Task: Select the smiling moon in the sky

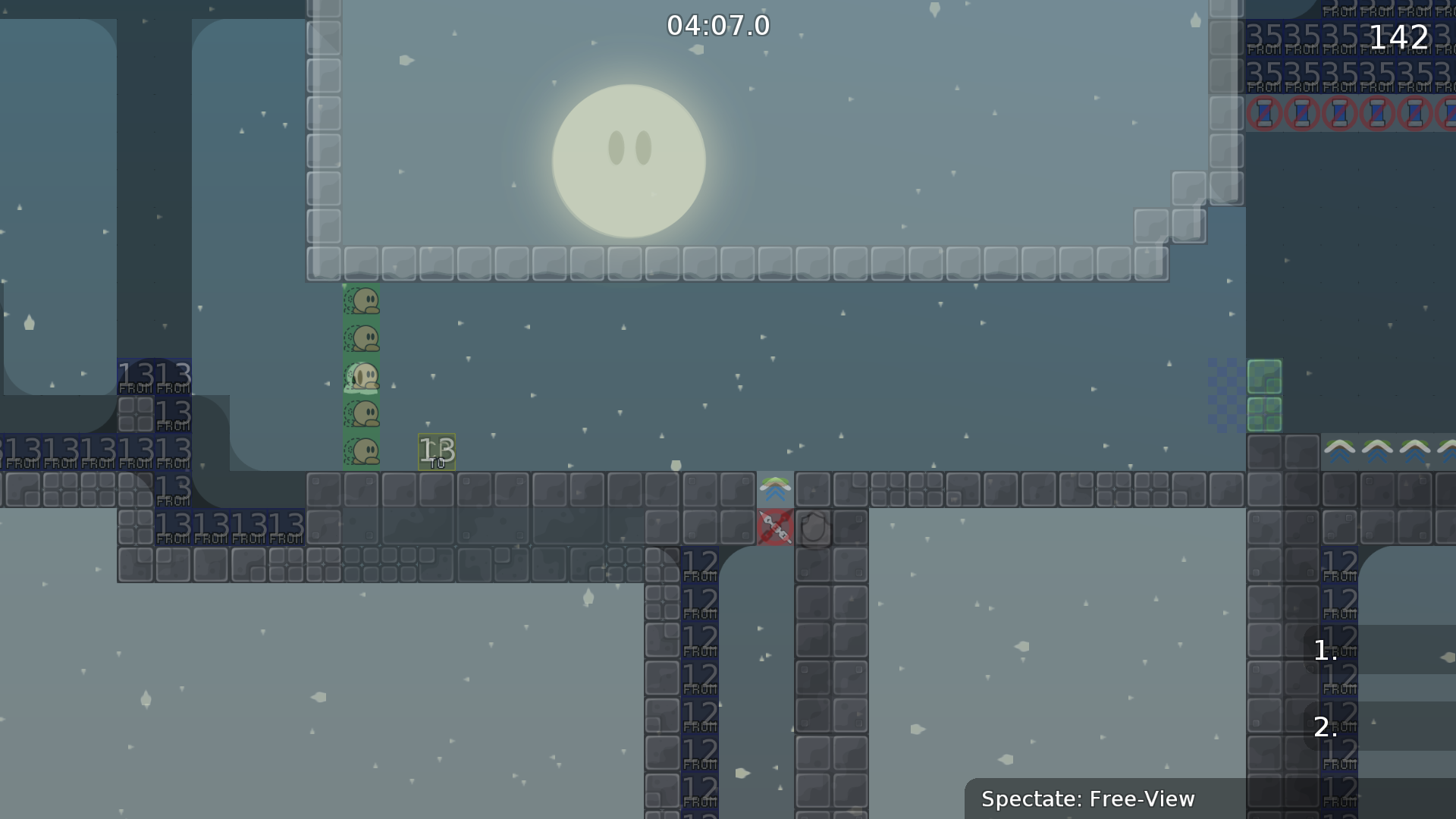Action: coord(629,161)
